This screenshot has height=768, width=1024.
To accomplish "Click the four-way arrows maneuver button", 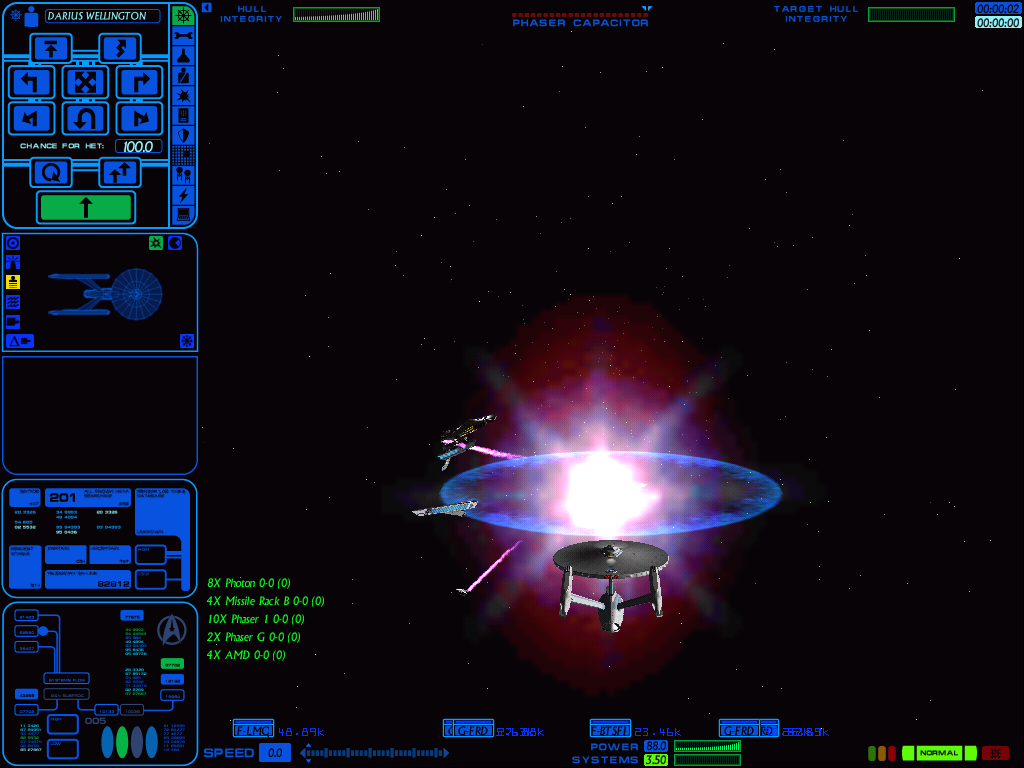I will pos(85,82).
